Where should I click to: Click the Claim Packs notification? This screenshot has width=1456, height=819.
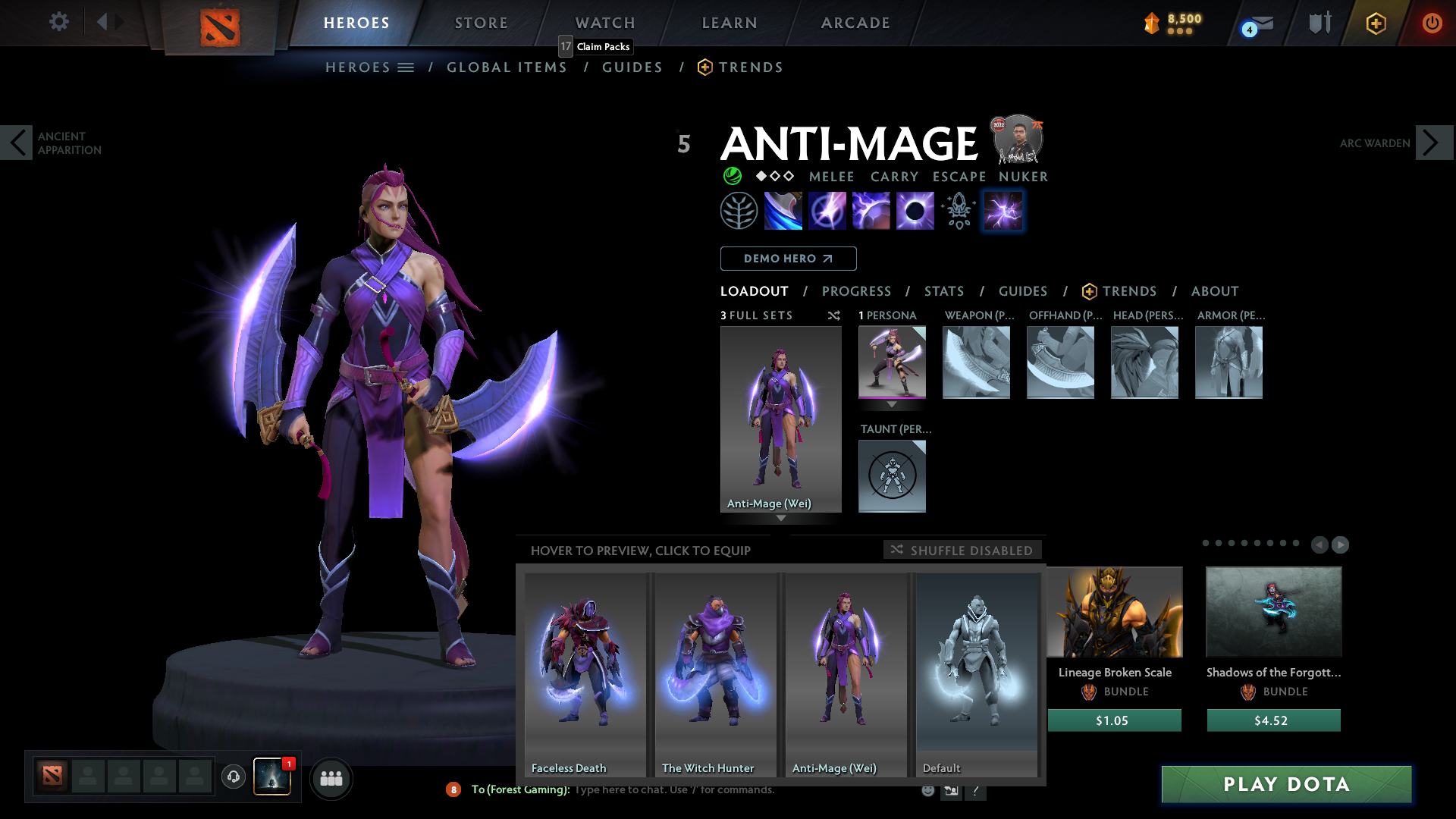tap(596, 46)
